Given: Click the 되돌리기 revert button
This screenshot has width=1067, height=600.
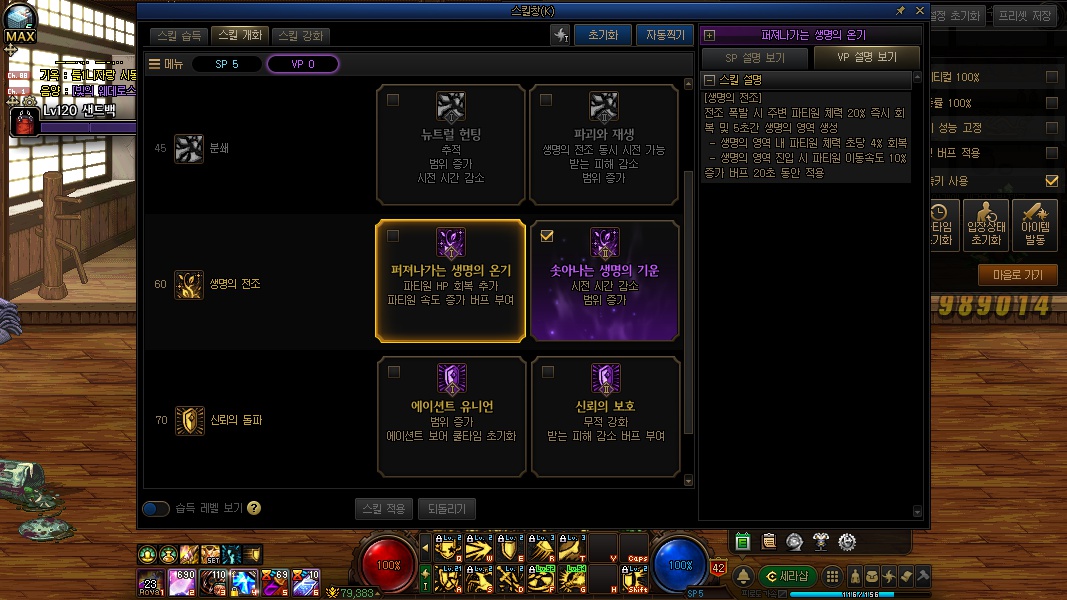Looking at the screenshot, I should tap(446, 509).
